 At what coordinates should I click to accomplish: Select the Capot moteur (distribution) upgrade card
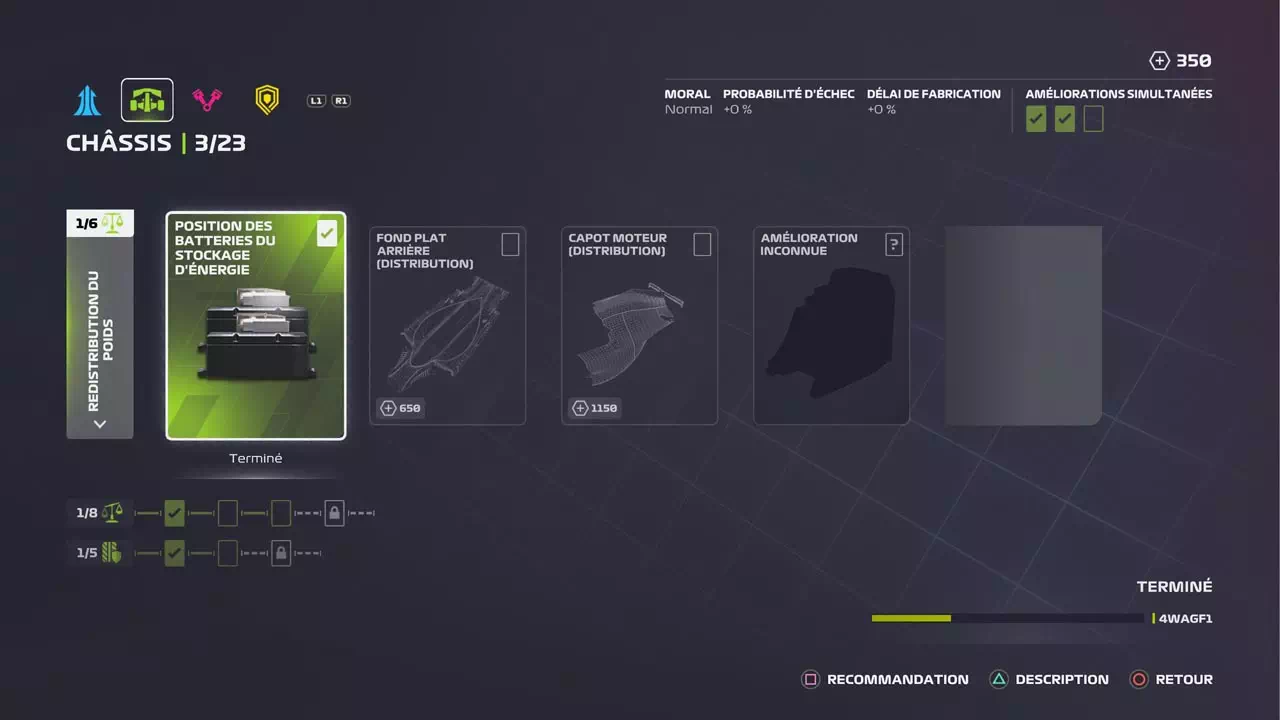[x=639, y=326]
